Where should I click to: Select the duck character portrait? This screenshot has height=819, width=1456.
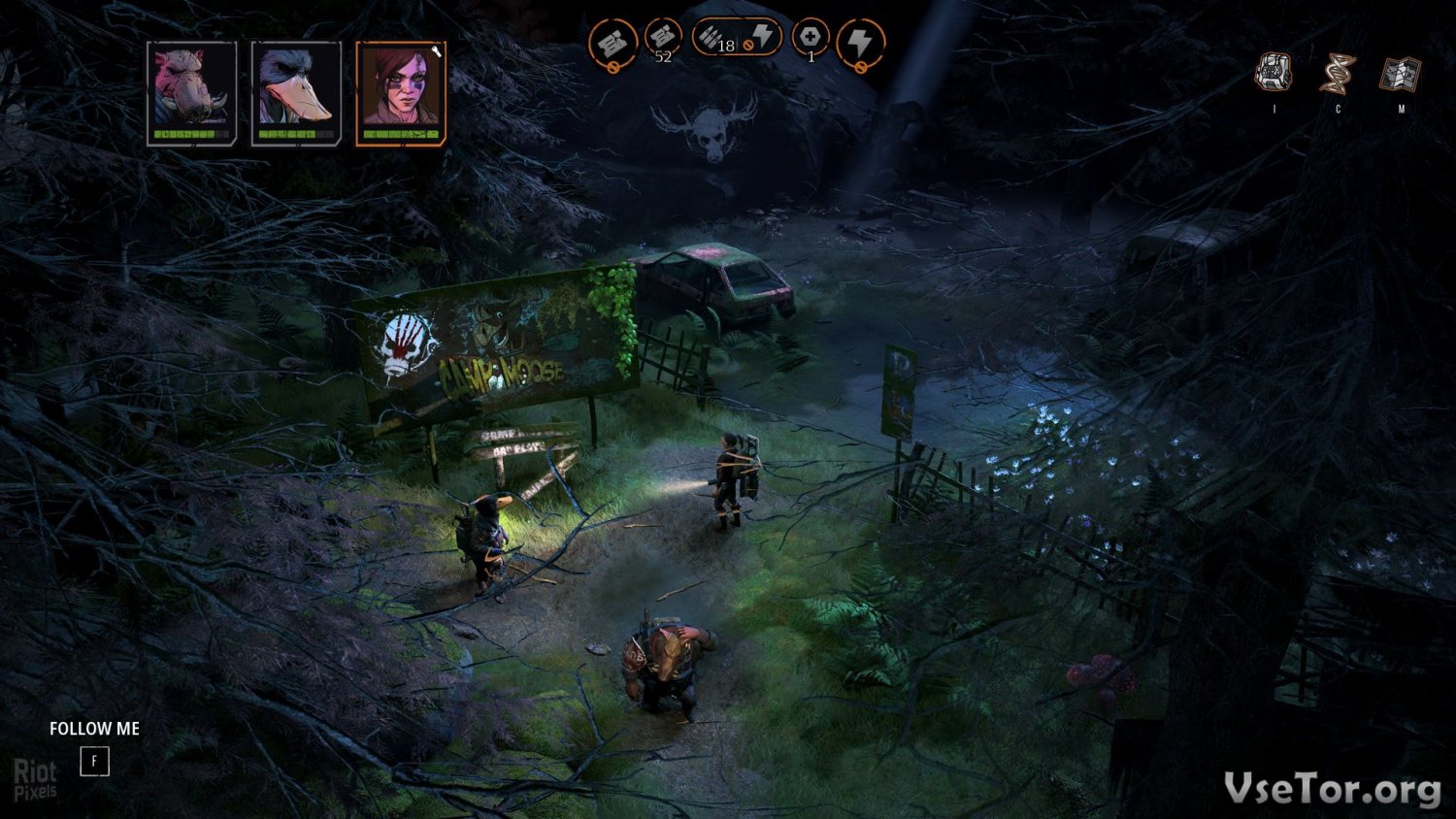click(296, 93)
